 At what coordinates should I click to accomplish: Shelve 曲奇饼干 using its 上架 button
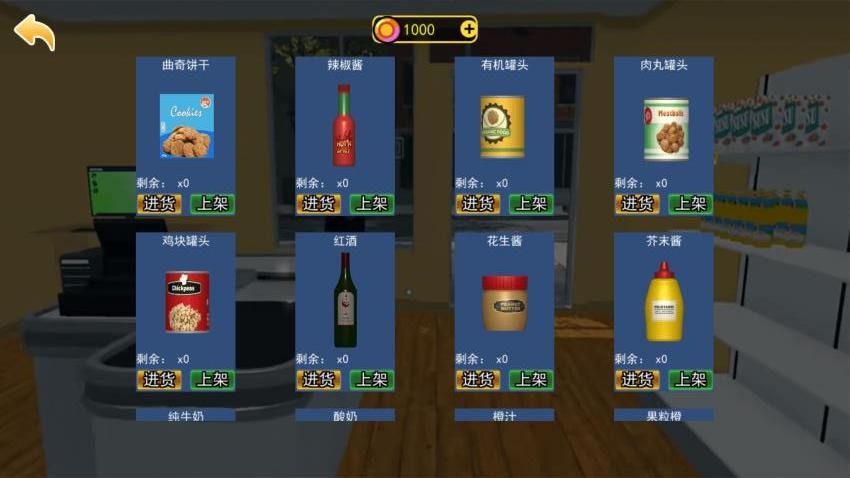[212, 204]
